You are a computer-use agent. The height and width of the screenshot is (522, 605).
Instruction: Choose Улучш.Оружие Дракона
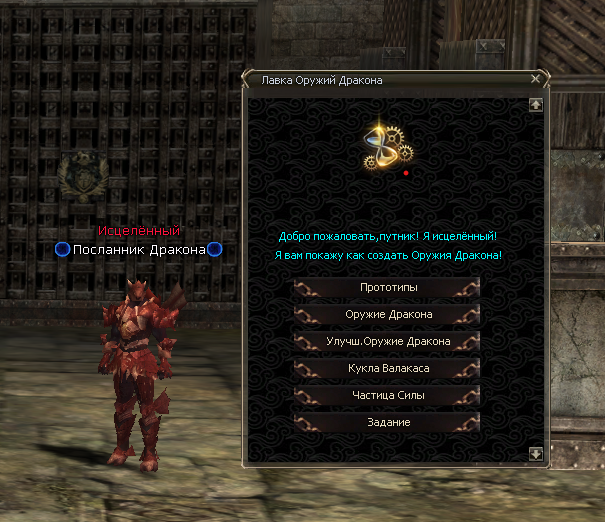[x=387, y=342]
